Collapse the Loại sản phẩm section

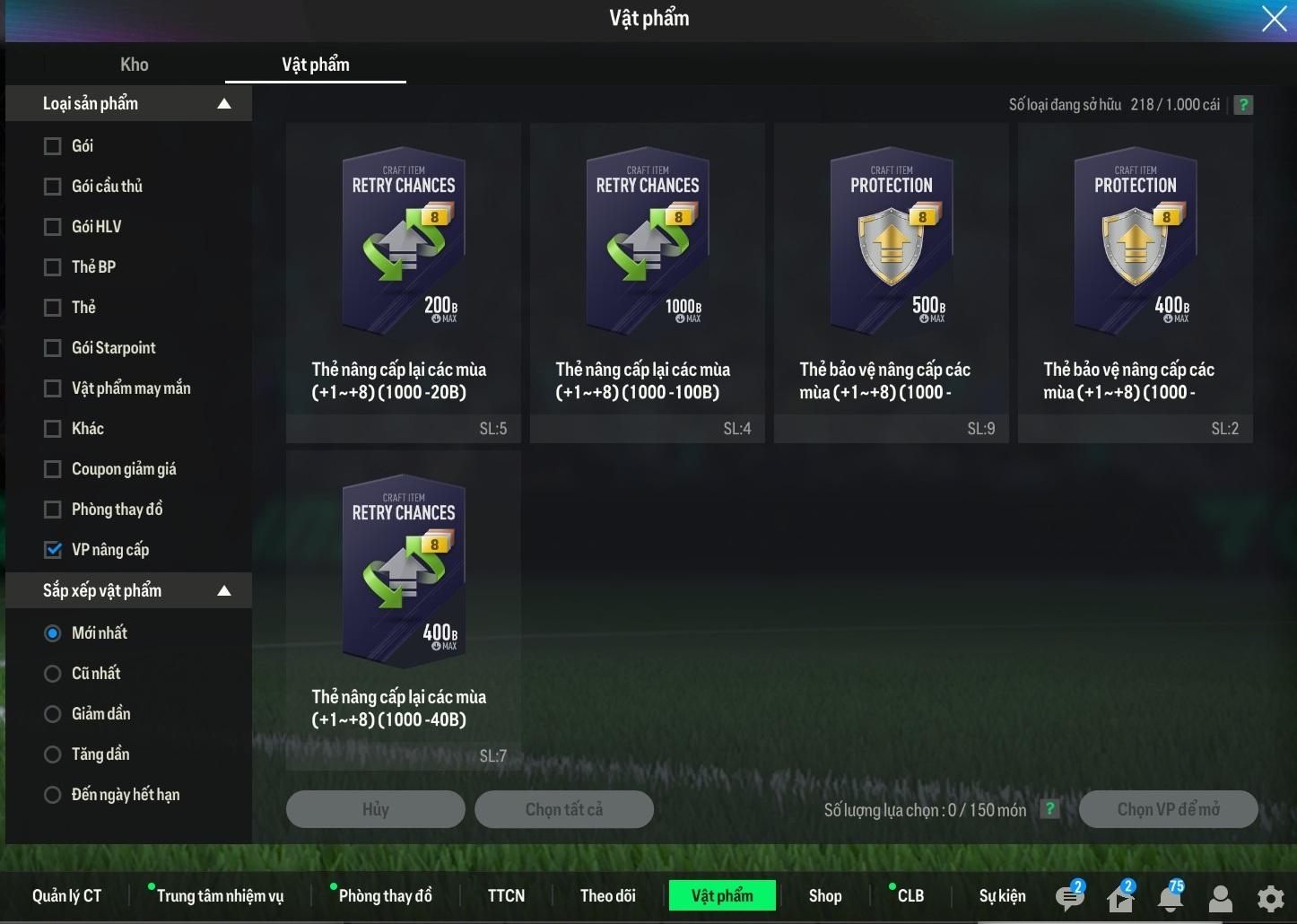click(x=224, y=104)
